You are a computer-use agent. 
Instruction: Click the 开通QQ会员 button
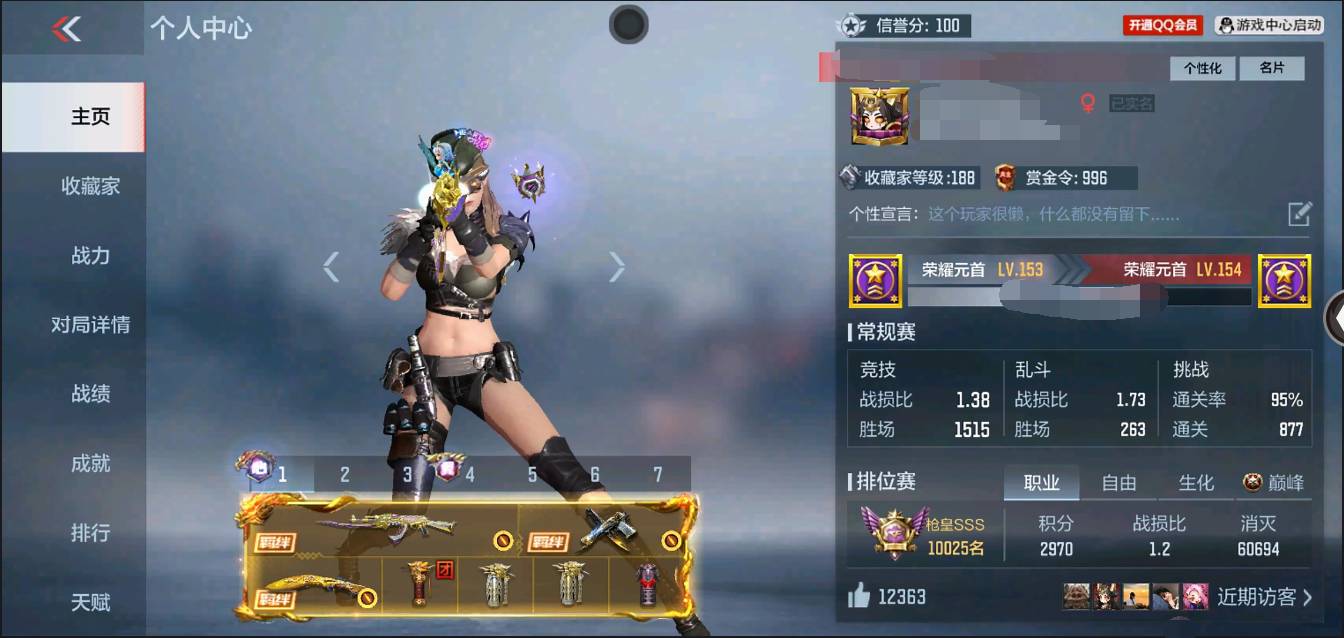pos(1162,25)
